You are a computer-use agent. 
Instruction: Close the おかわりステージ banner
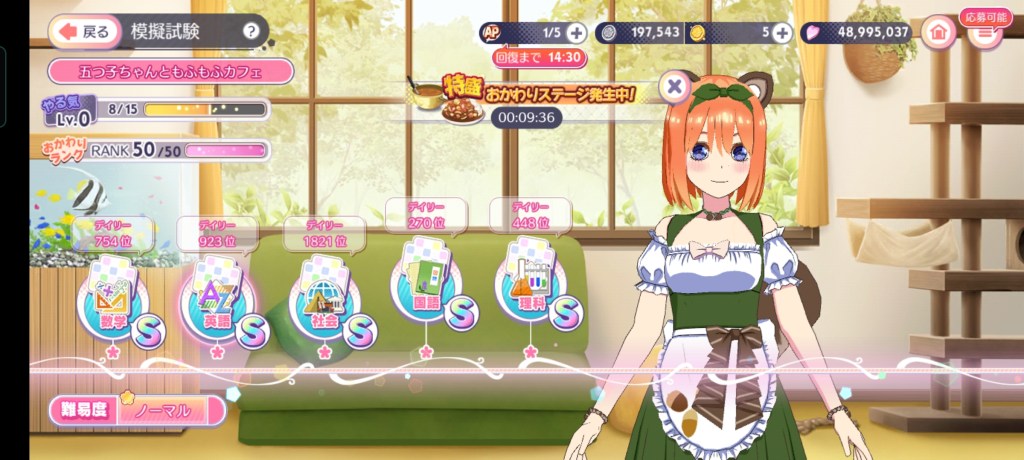click(x=675, y=86)
